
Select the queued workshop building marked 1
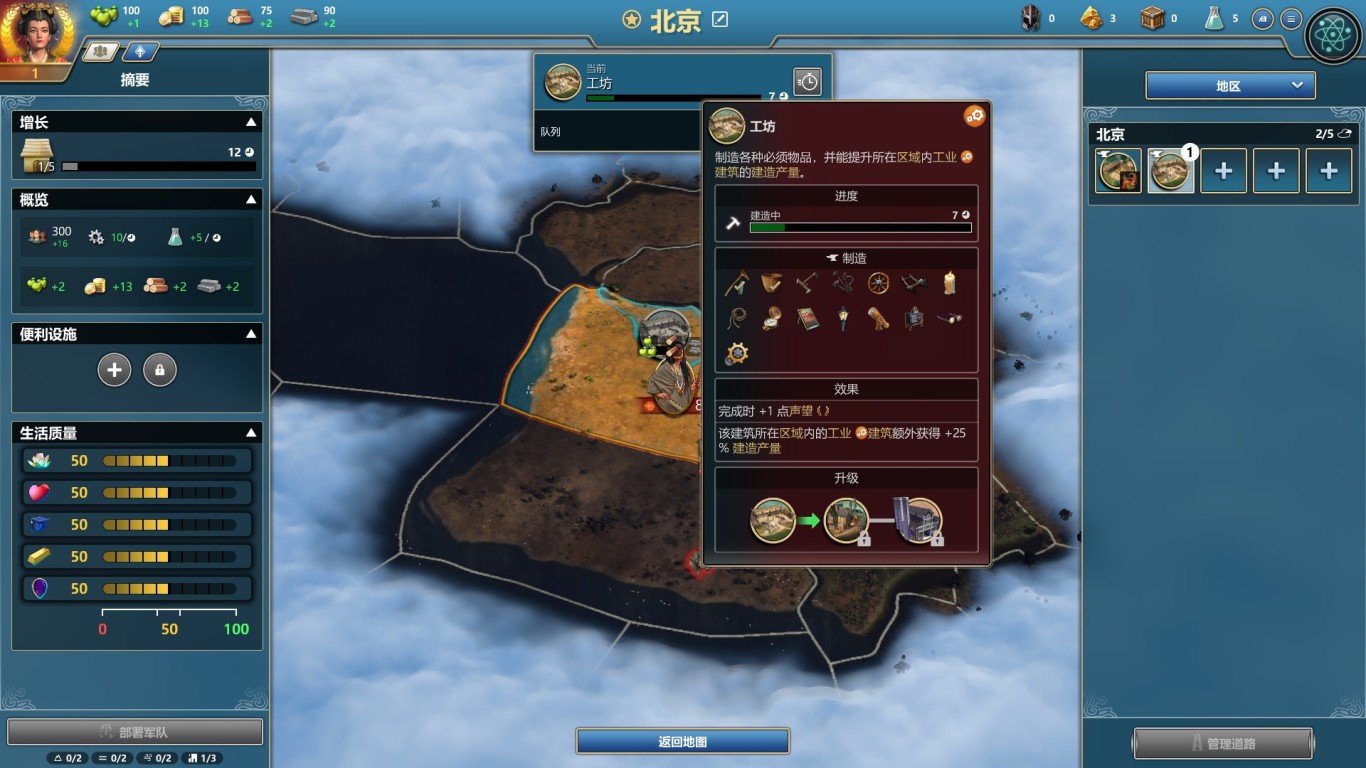point(1170,171)
